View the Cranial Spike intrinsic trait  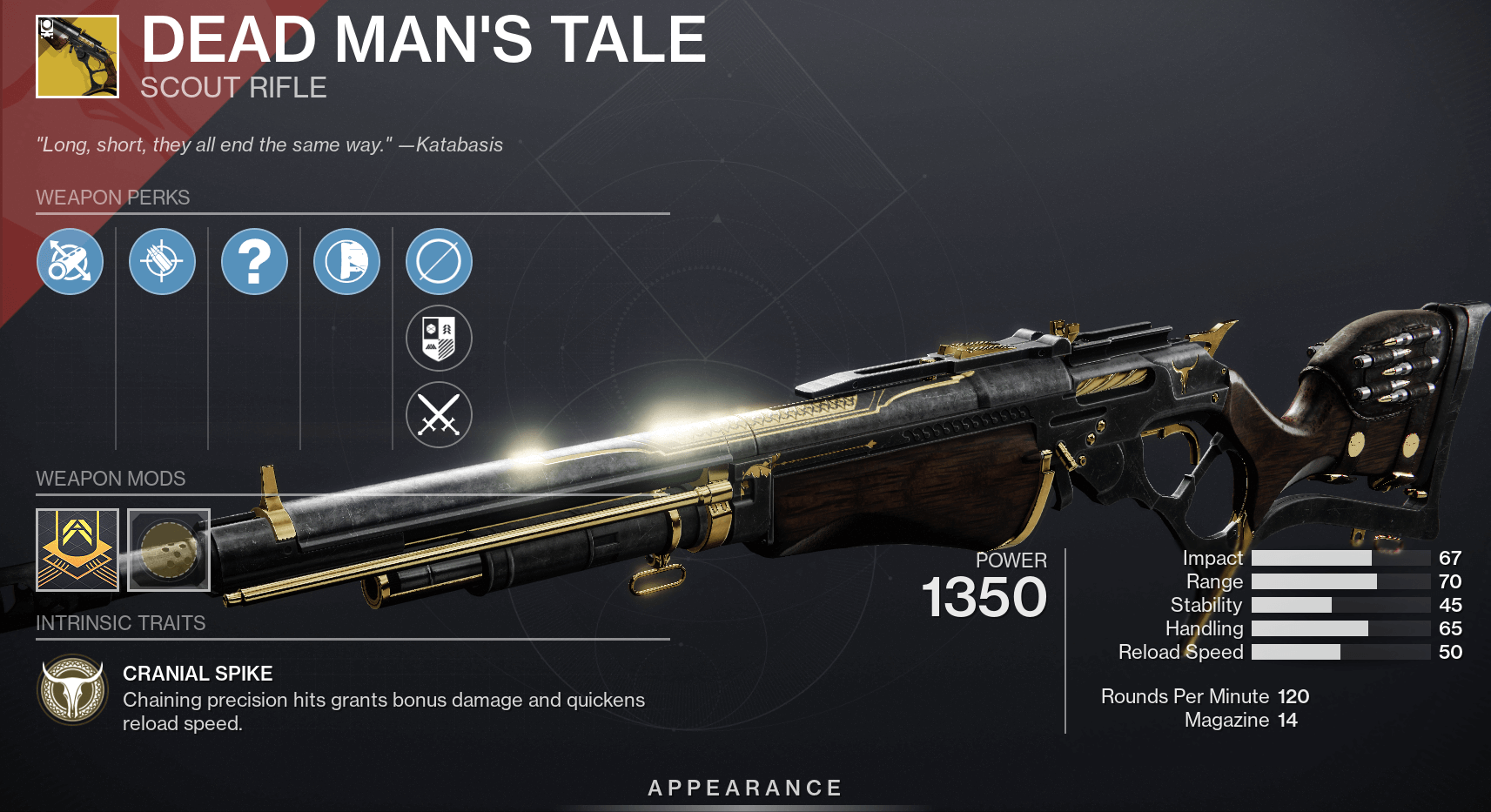(73, 689)
